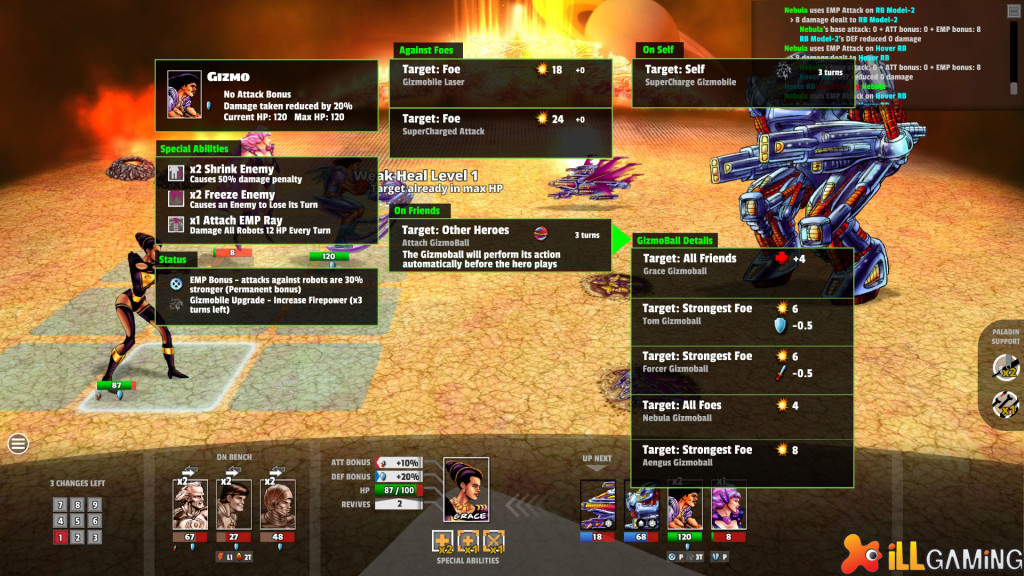Choose position 3 on the number grid
Viewport: 1024px width, 576px height.
(x=93, y=537)
